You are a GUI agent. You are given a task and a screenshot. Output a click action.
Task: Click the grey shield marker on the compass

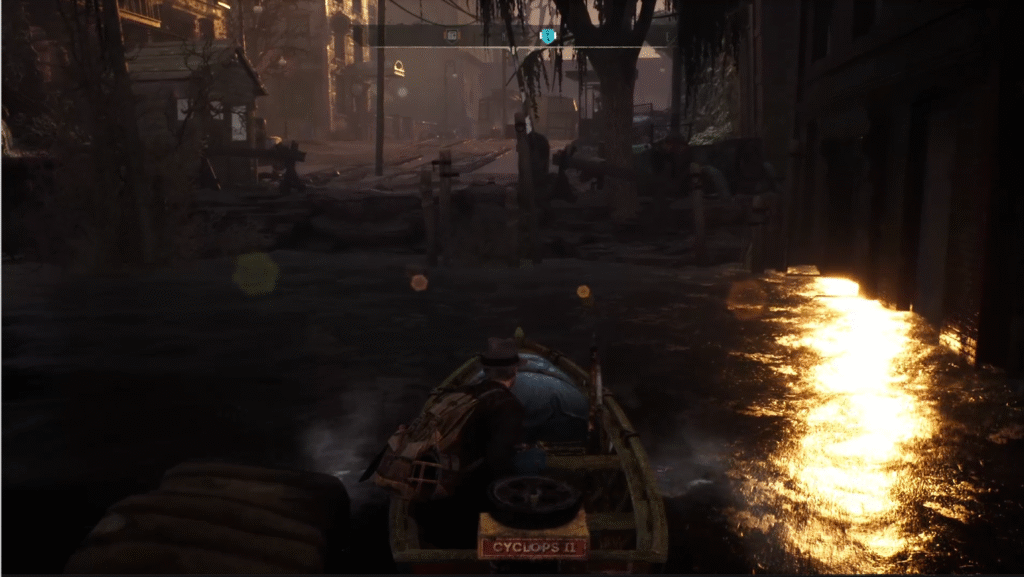[452, 36]
